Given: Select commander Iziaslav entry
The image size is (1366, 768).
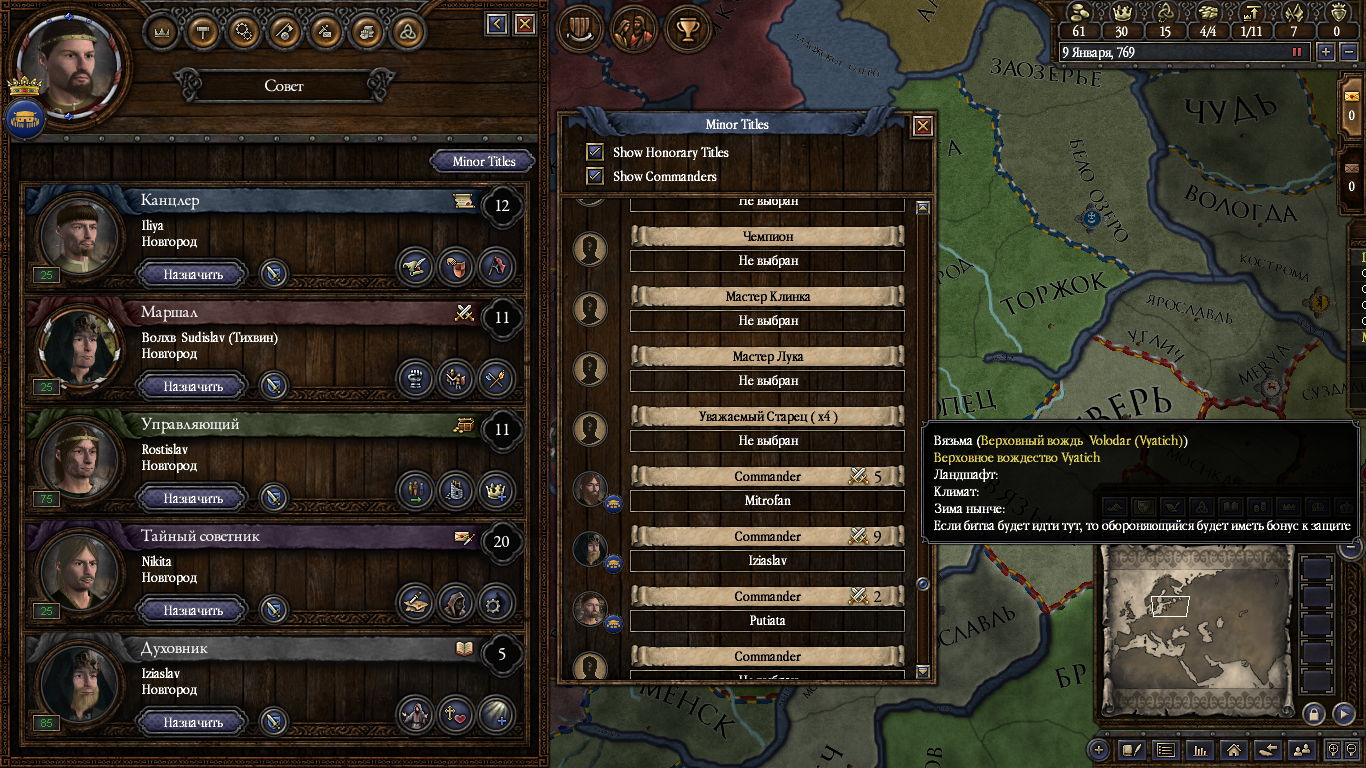Looking at the screenshot, I should [767, 560].
